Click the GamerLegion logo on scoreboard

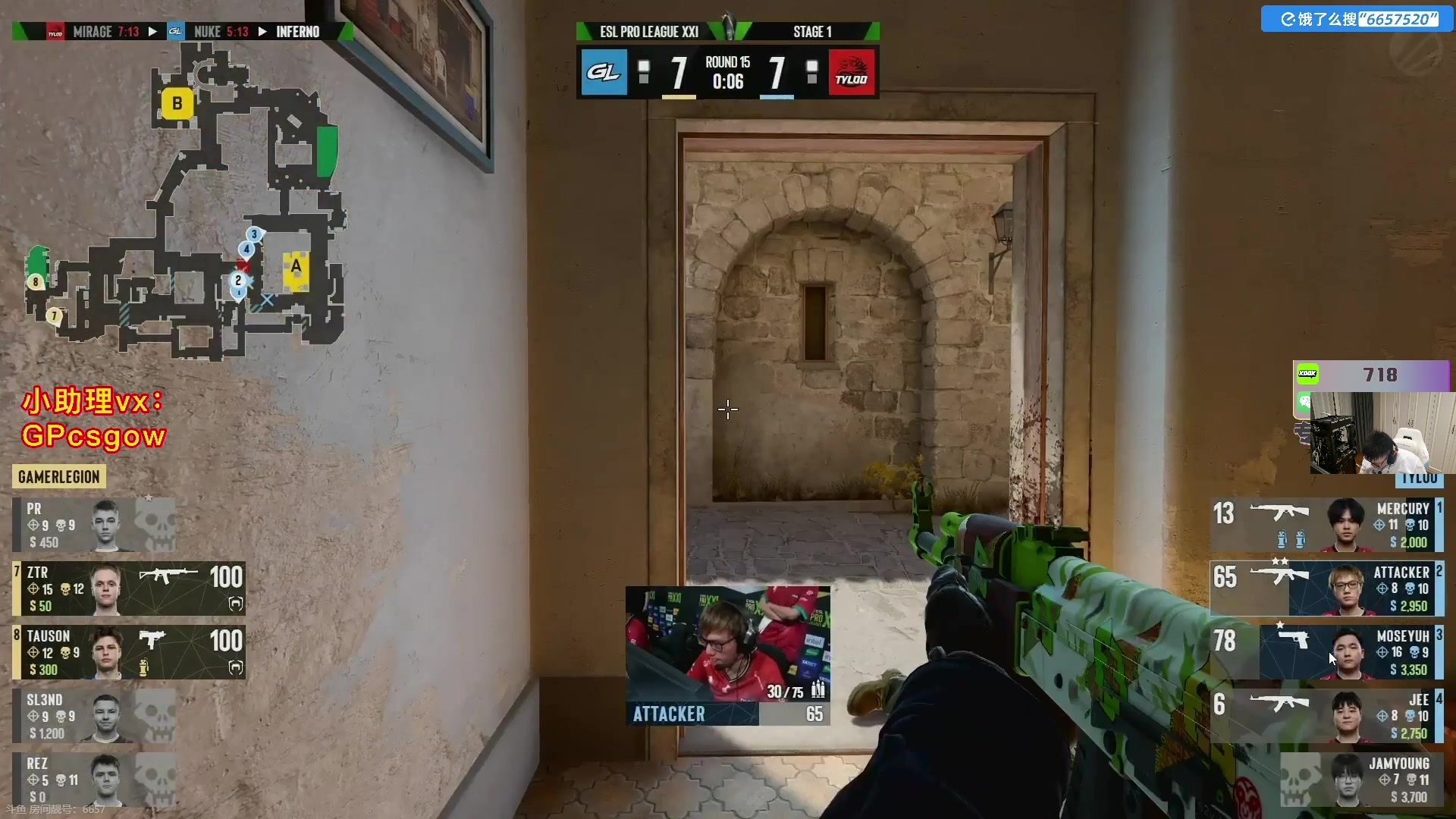point(604,73)
